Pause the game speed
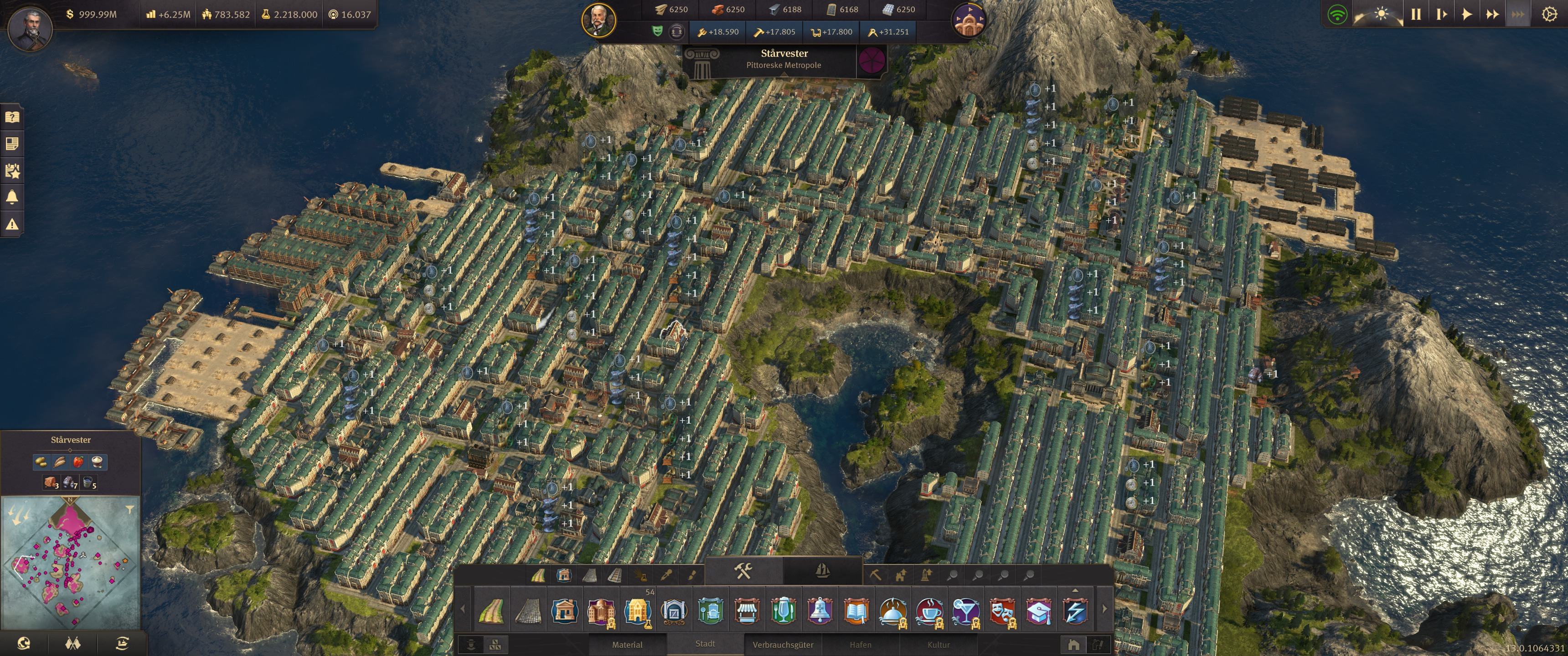The image size is (1568, 656). tap(1416, 15)
